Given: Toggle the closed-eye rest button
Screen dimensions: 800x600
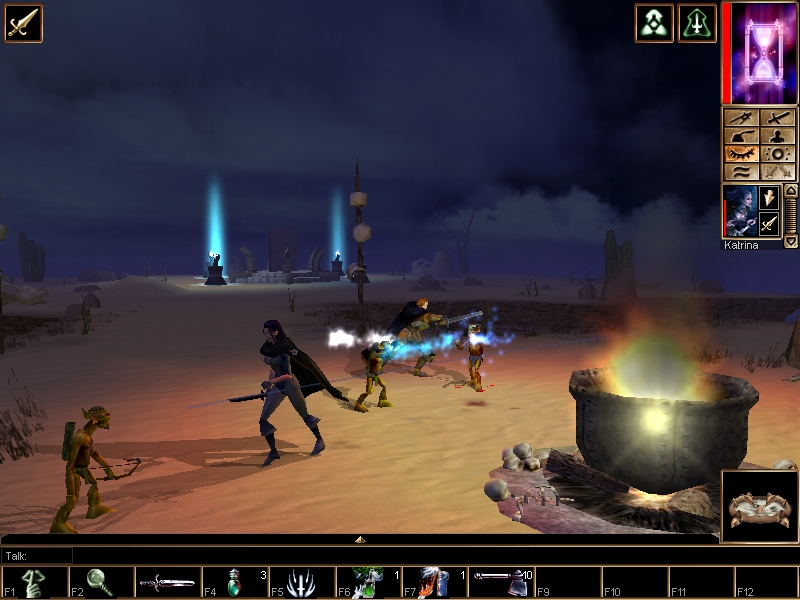Looking at the screenshot, I should pos(741,155).
